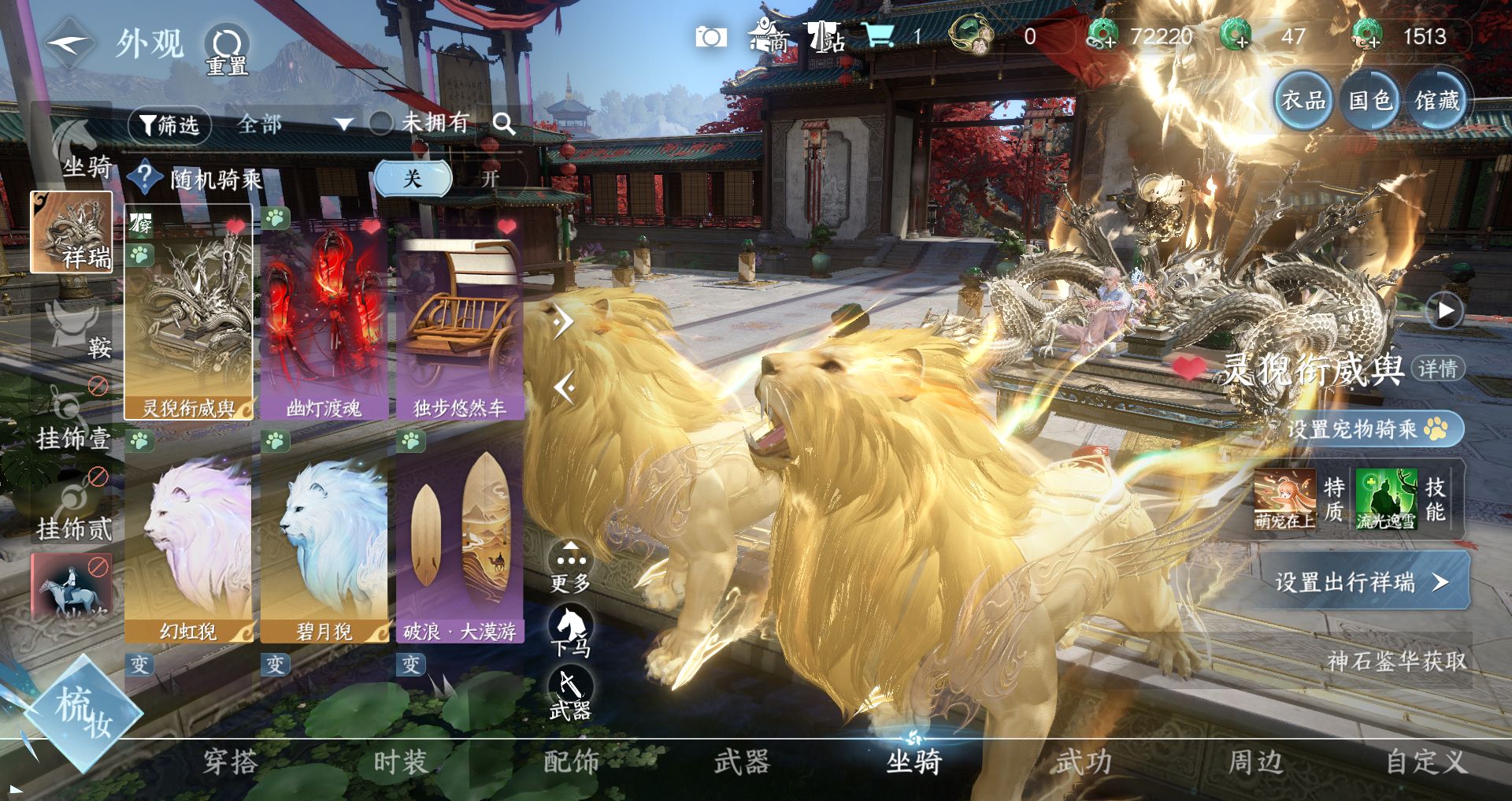Open the 筛选 filter options

(x=169, y=124)
